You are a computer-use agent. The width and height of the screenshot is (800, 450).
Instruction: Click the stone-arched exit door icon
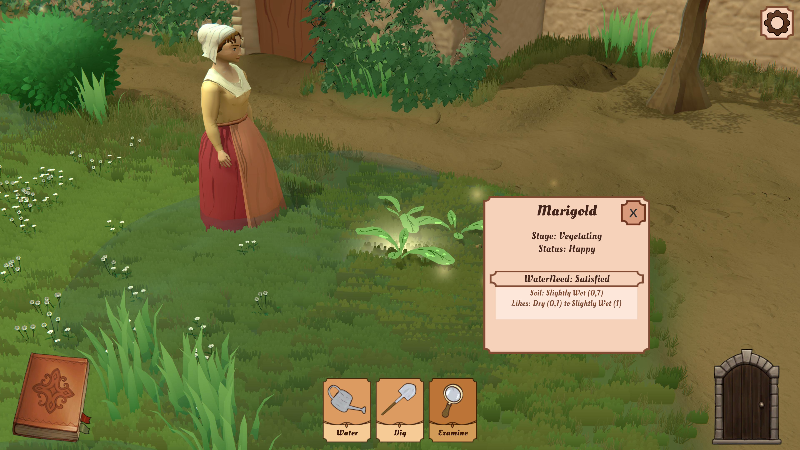[746, 396]
